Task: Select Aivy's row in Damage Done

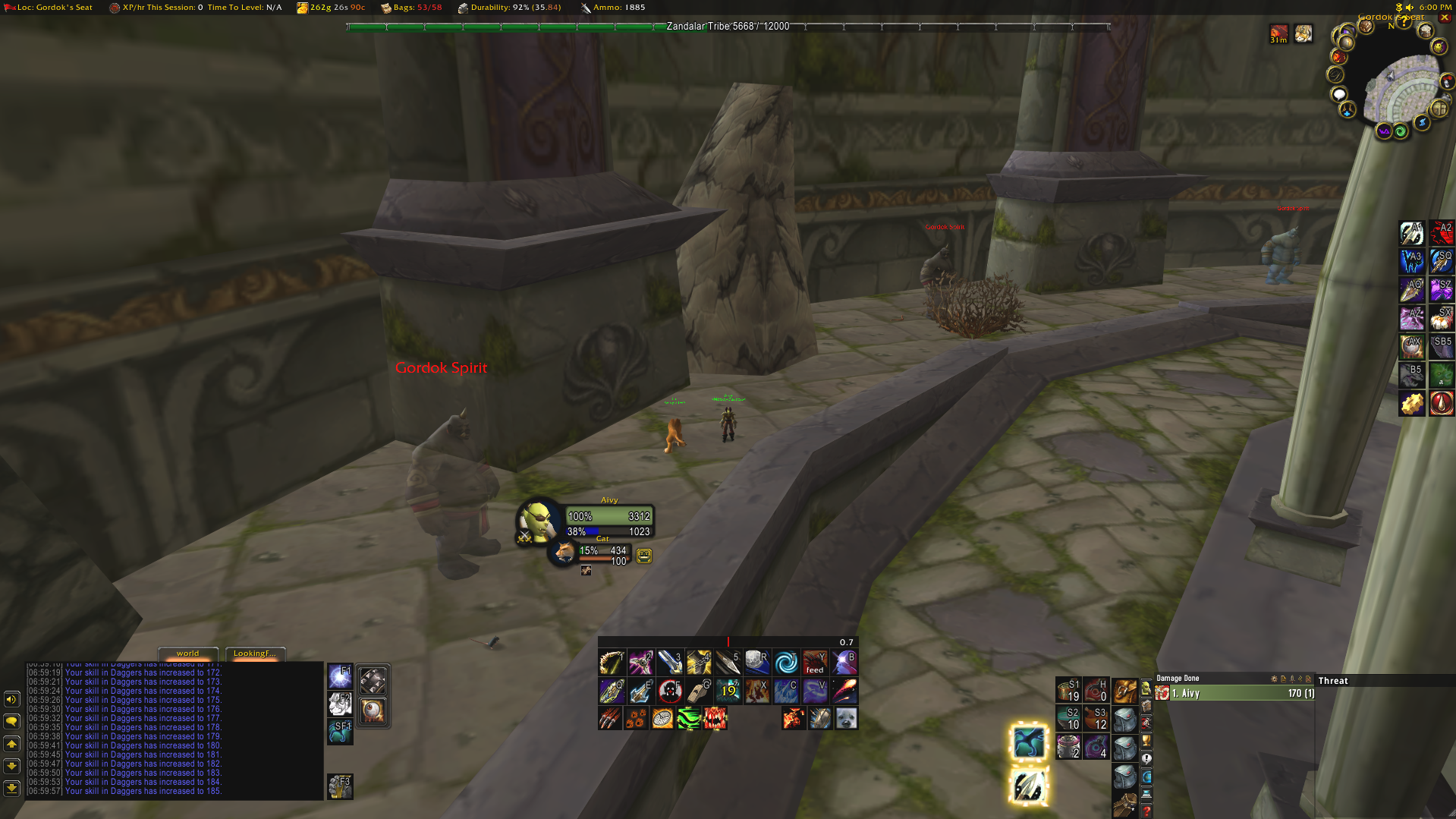Action: (x=1235, y=693)
